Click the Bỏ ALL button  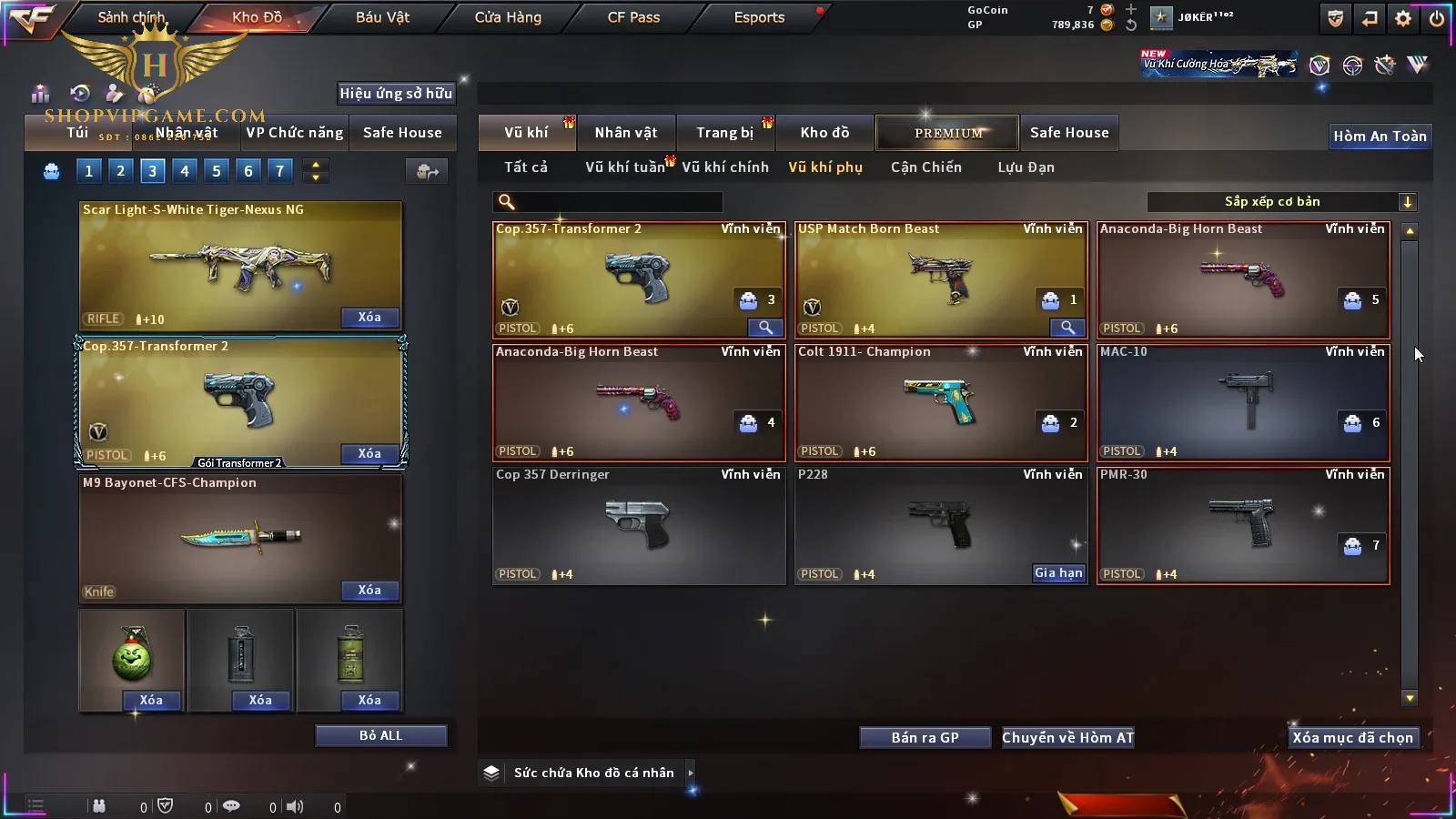380,735
